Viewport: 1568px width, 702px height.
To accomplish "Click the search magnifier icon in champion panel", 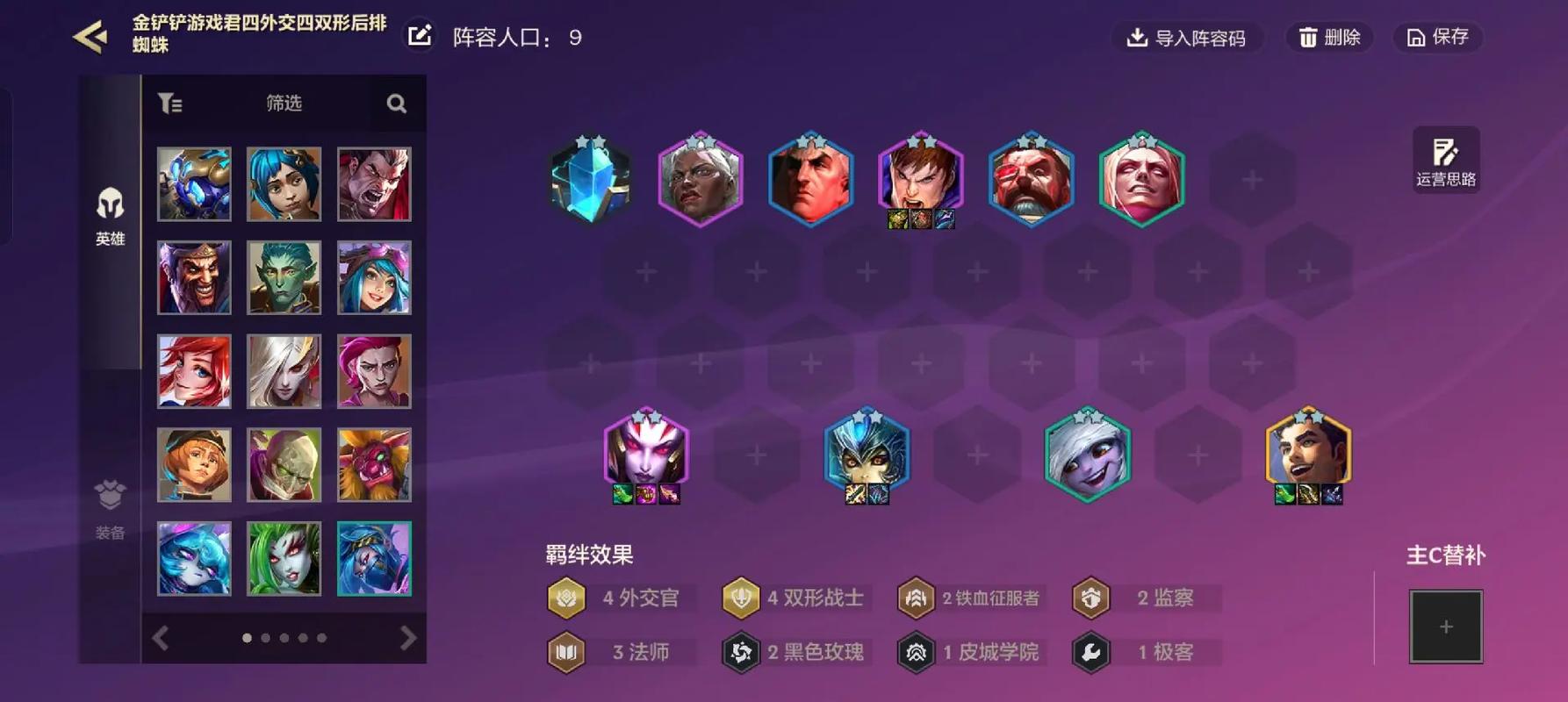I will [396, 103].
